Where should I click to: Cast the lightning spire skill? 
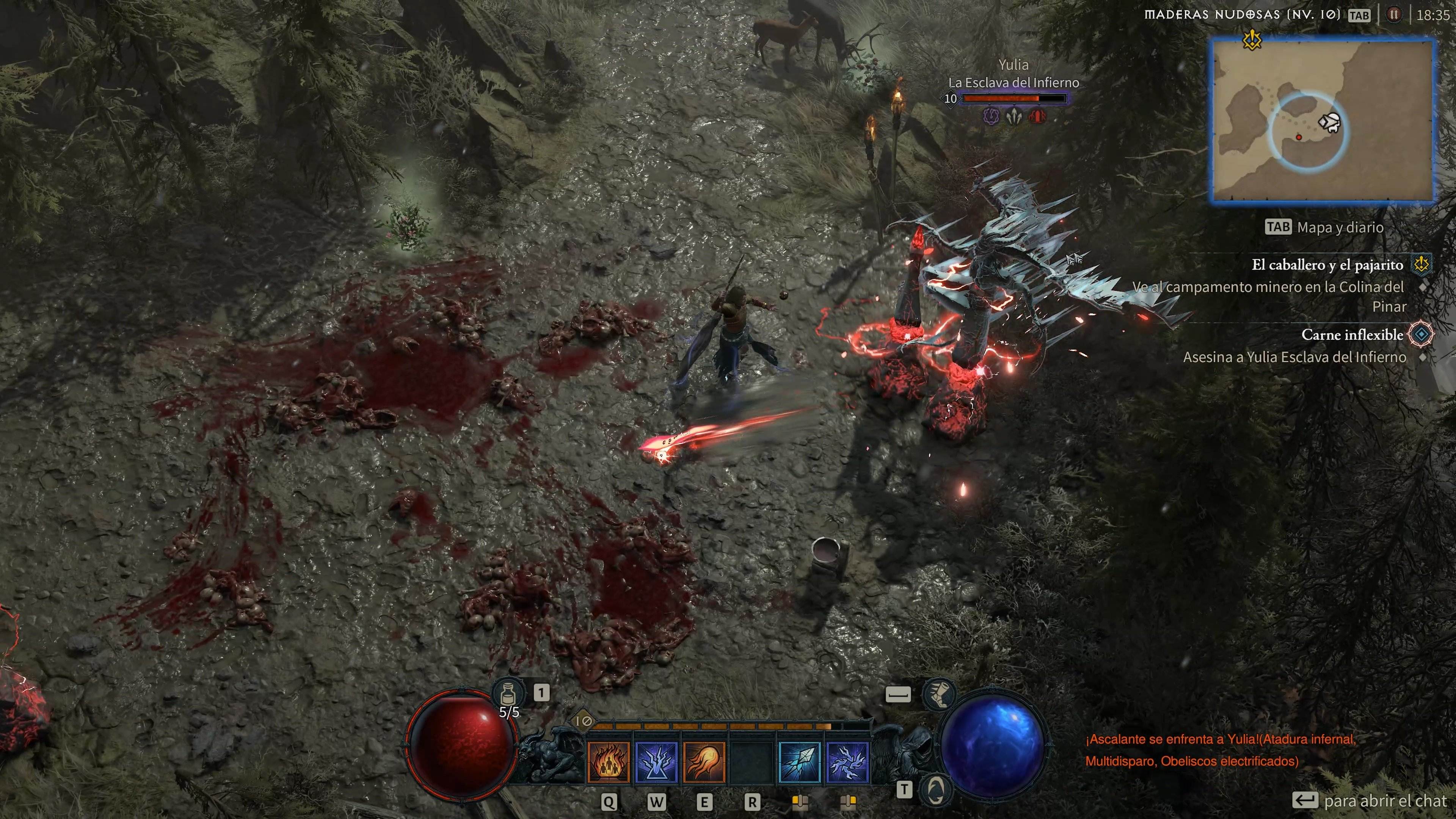(x=656, y=762)
